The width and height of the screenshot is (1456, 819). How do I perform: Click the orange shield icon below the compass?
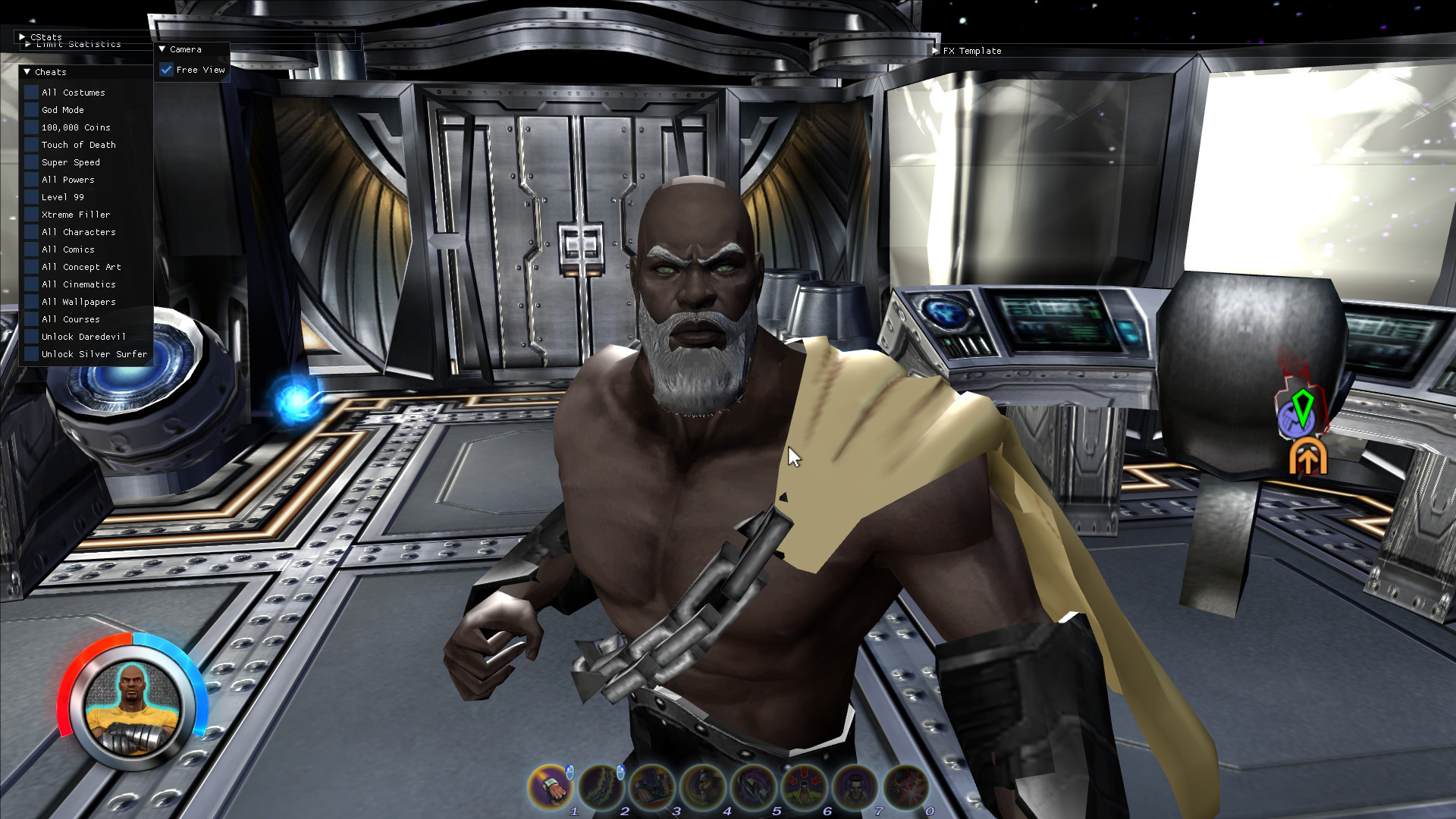[x=1307, y=456]
